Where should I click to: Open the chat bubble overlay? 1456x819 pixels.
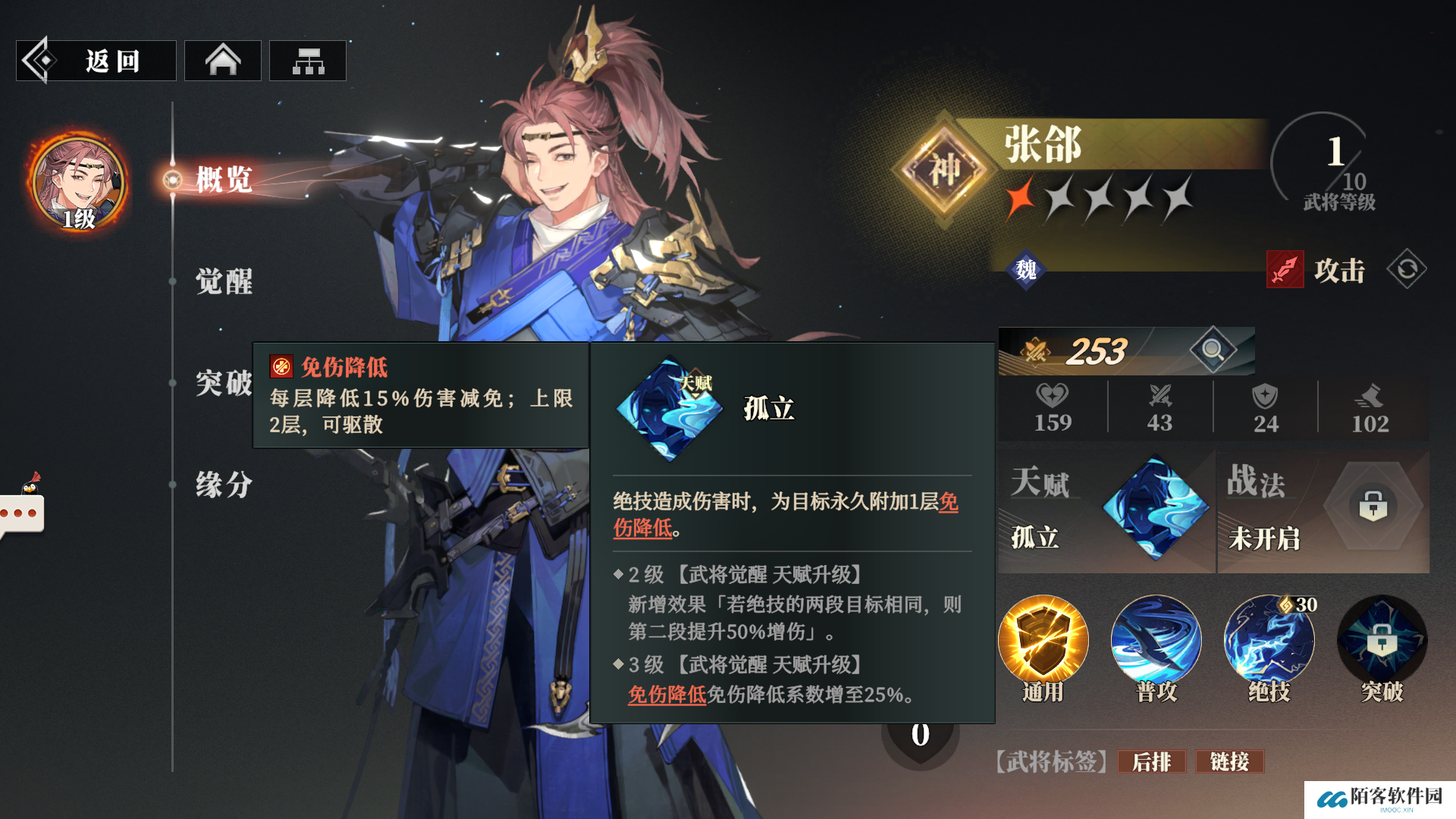tap(23, 513)
